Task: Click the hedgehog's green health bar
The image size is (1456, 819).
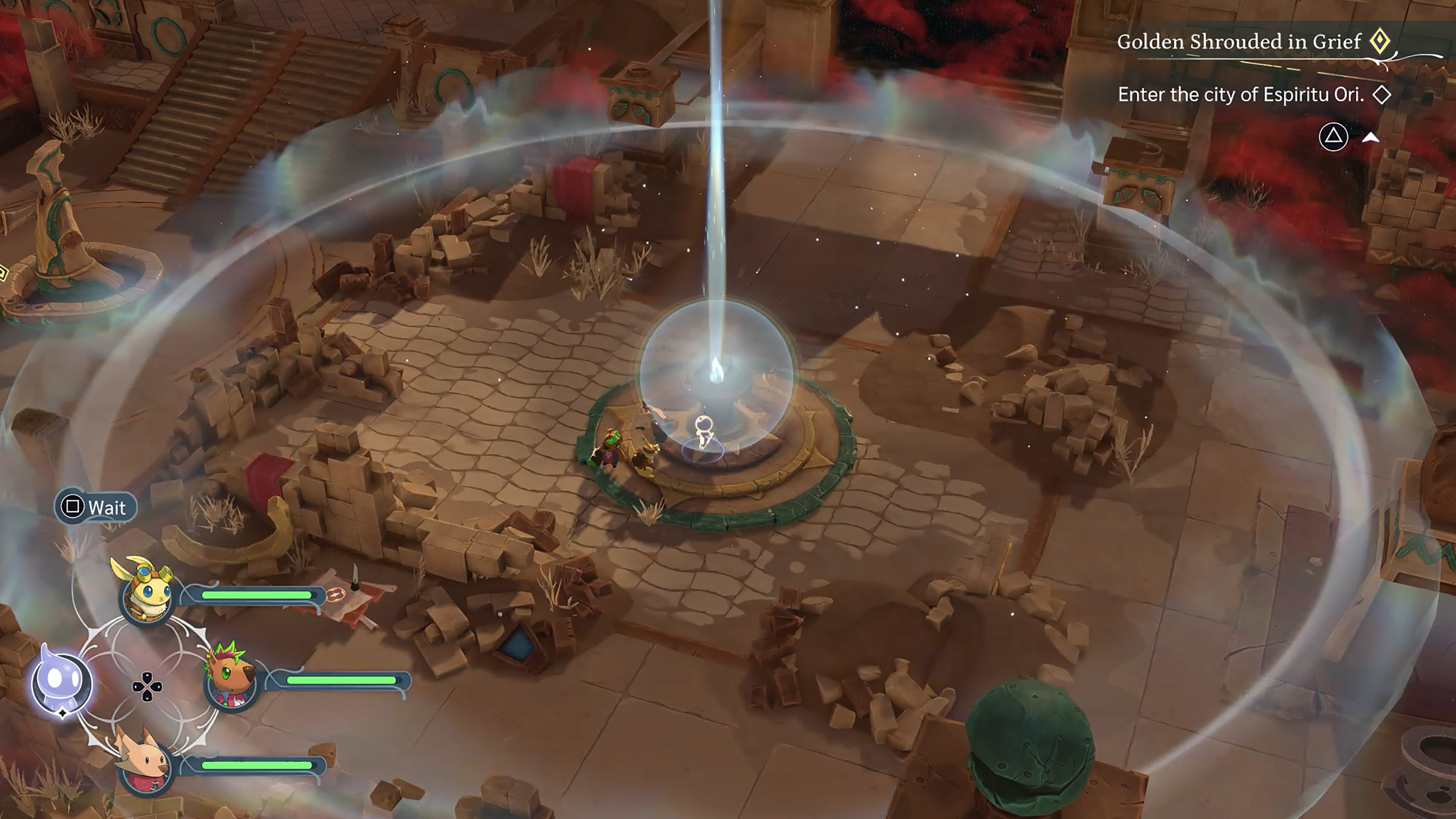Action: 342,680
